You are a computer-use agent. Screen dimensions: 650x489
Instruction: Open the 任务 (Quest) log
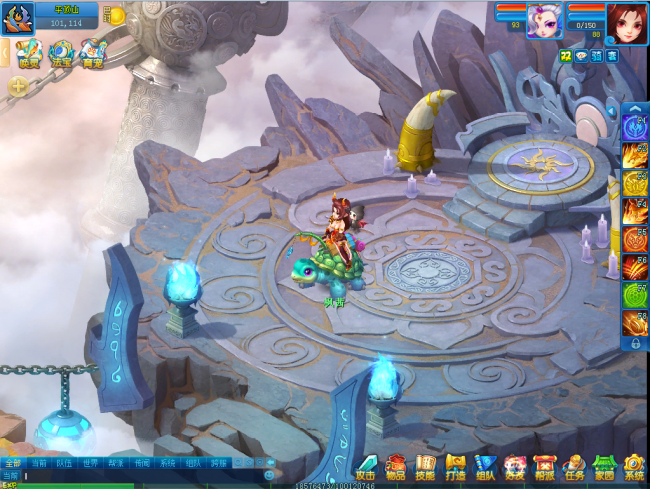[x=574, y=466]
